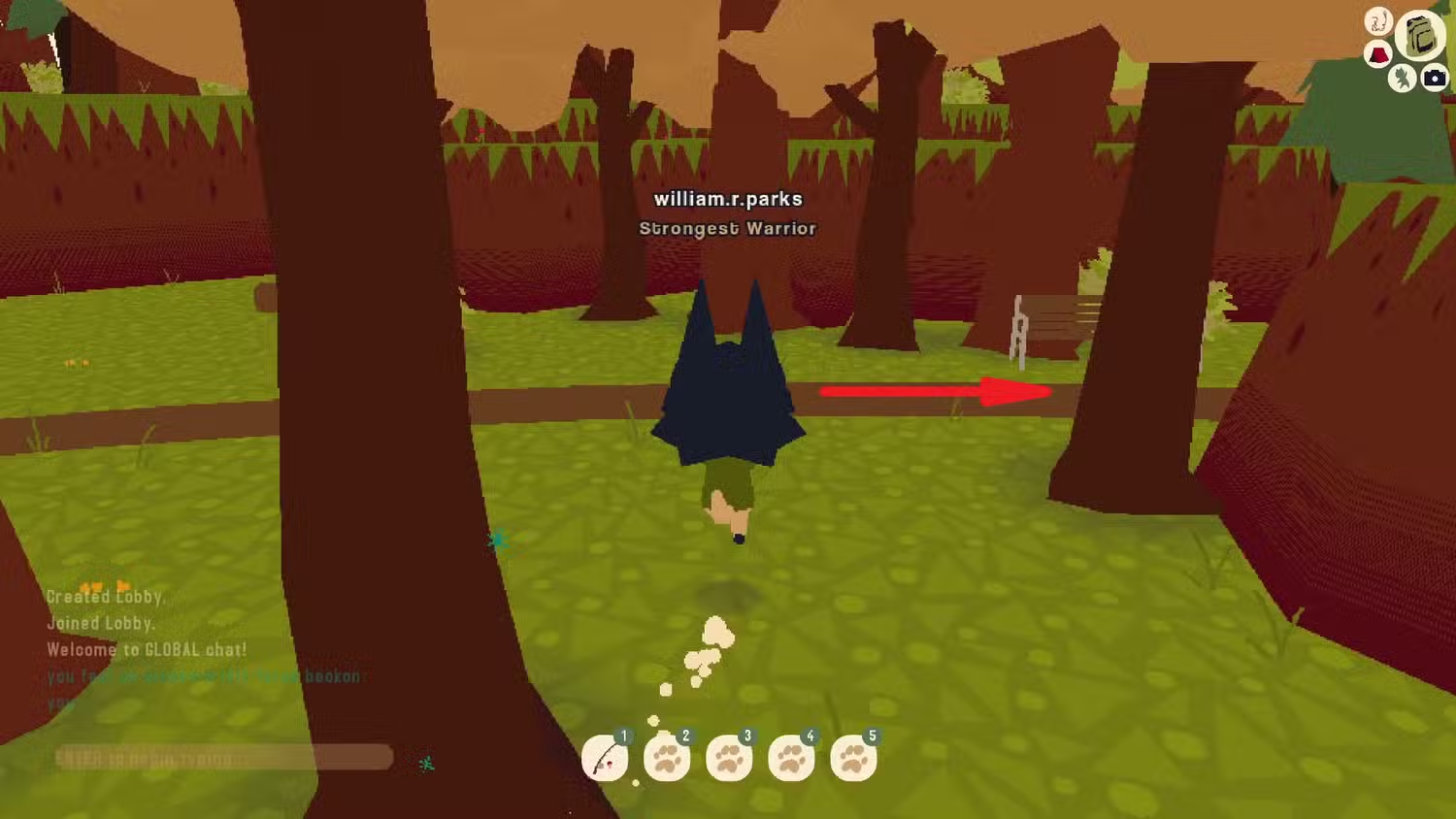
Task: Focus the chat text entry box
Action: [x=223, y=758]
